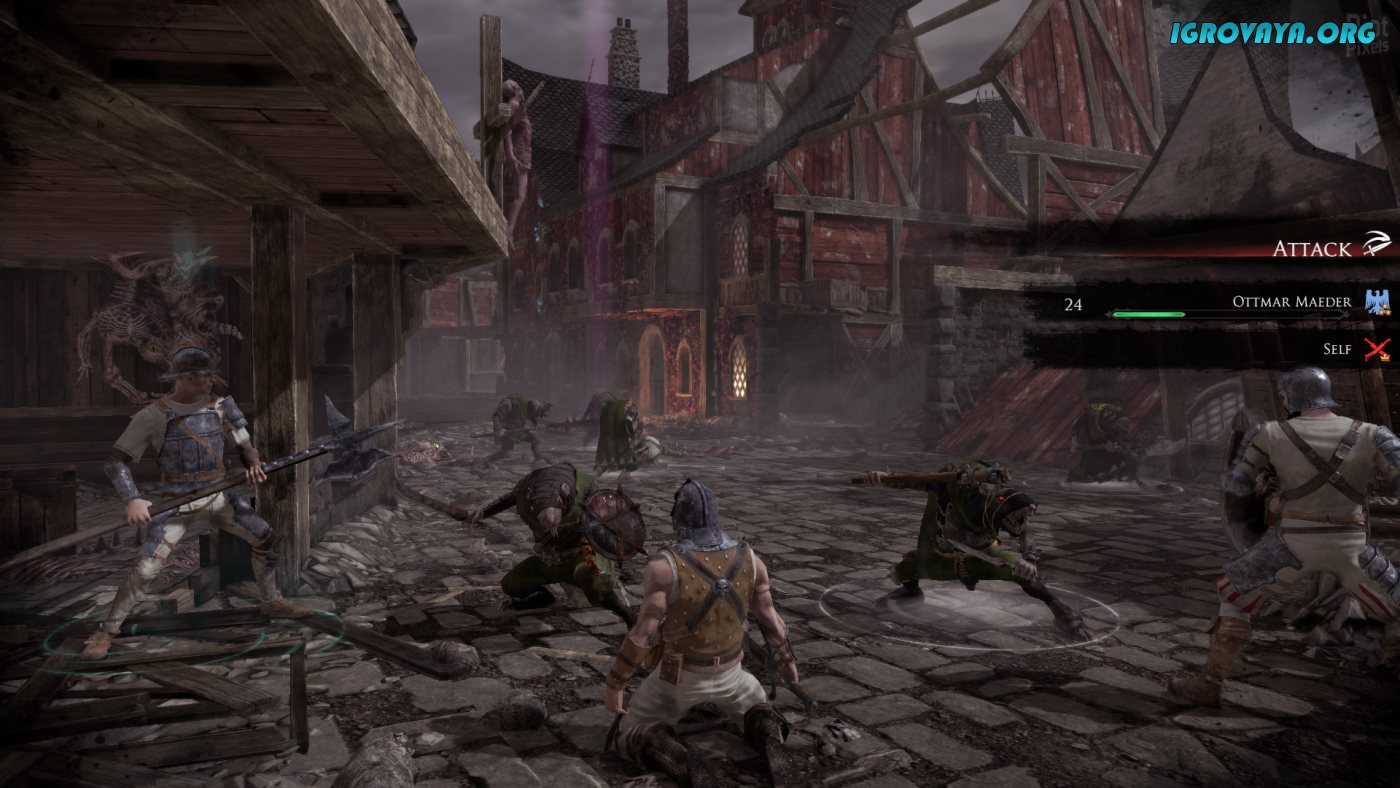Select the Self unit entry
The width and height of the screenshot is (1400, 788).
pyautogui.click(x=1336, y=348)
